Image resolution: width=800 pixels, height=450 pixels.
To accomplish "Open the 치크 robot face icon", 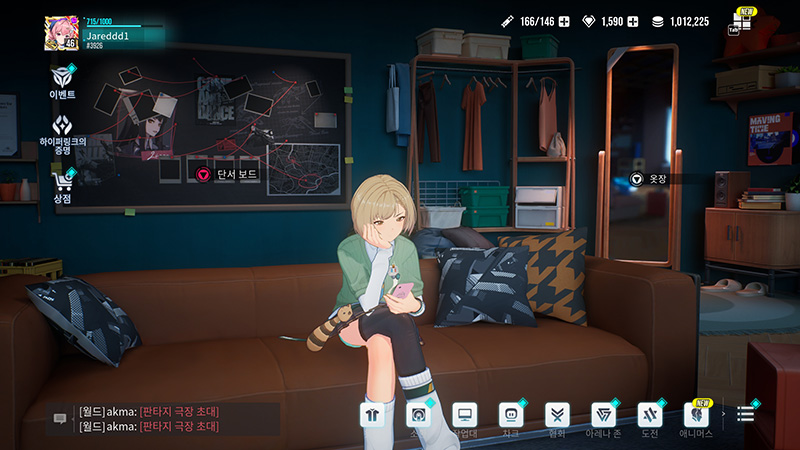I will [x=510, y=414].
